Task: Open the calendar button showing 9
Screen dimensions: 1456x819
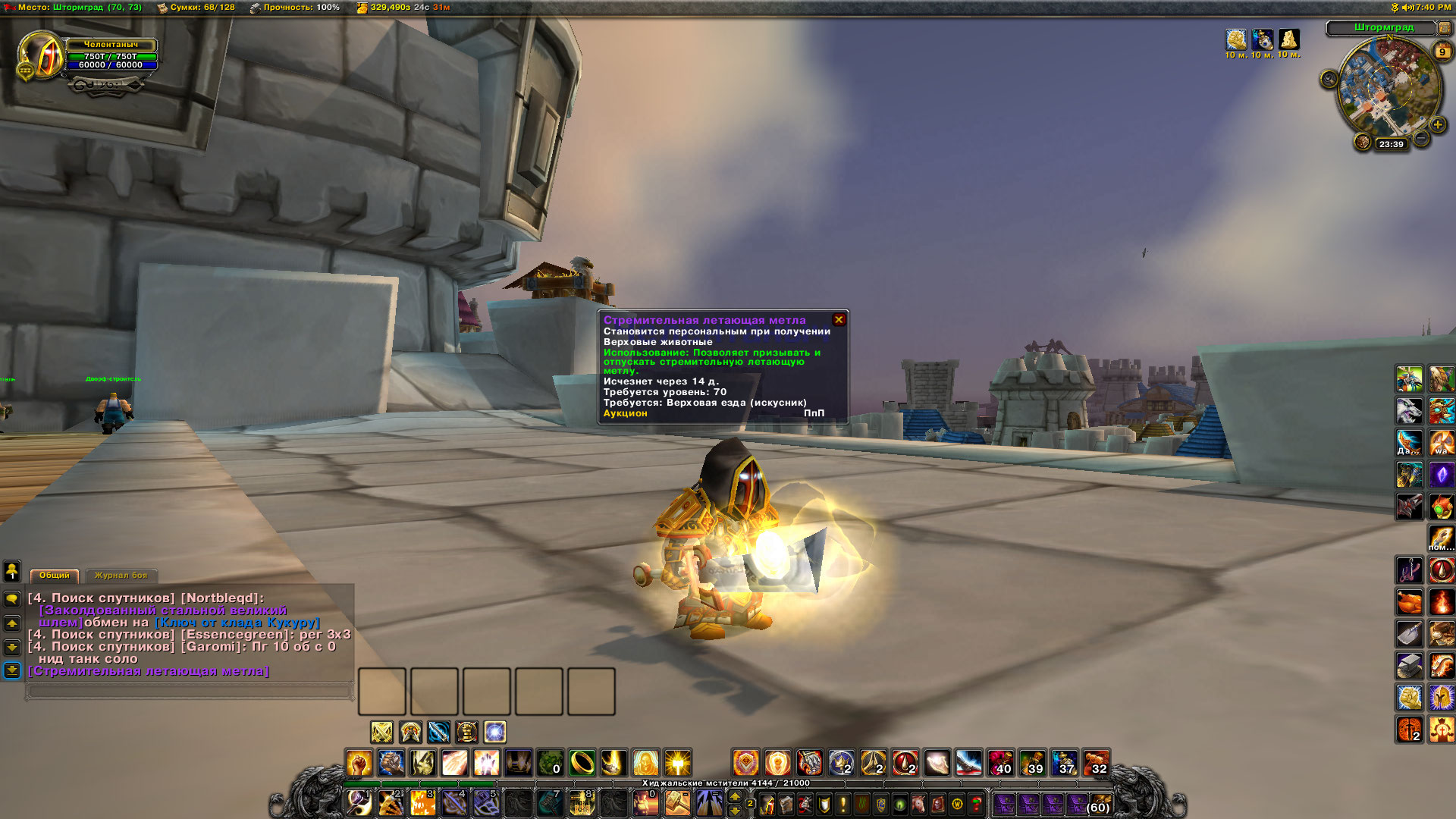Action: tap(1442, 52)
